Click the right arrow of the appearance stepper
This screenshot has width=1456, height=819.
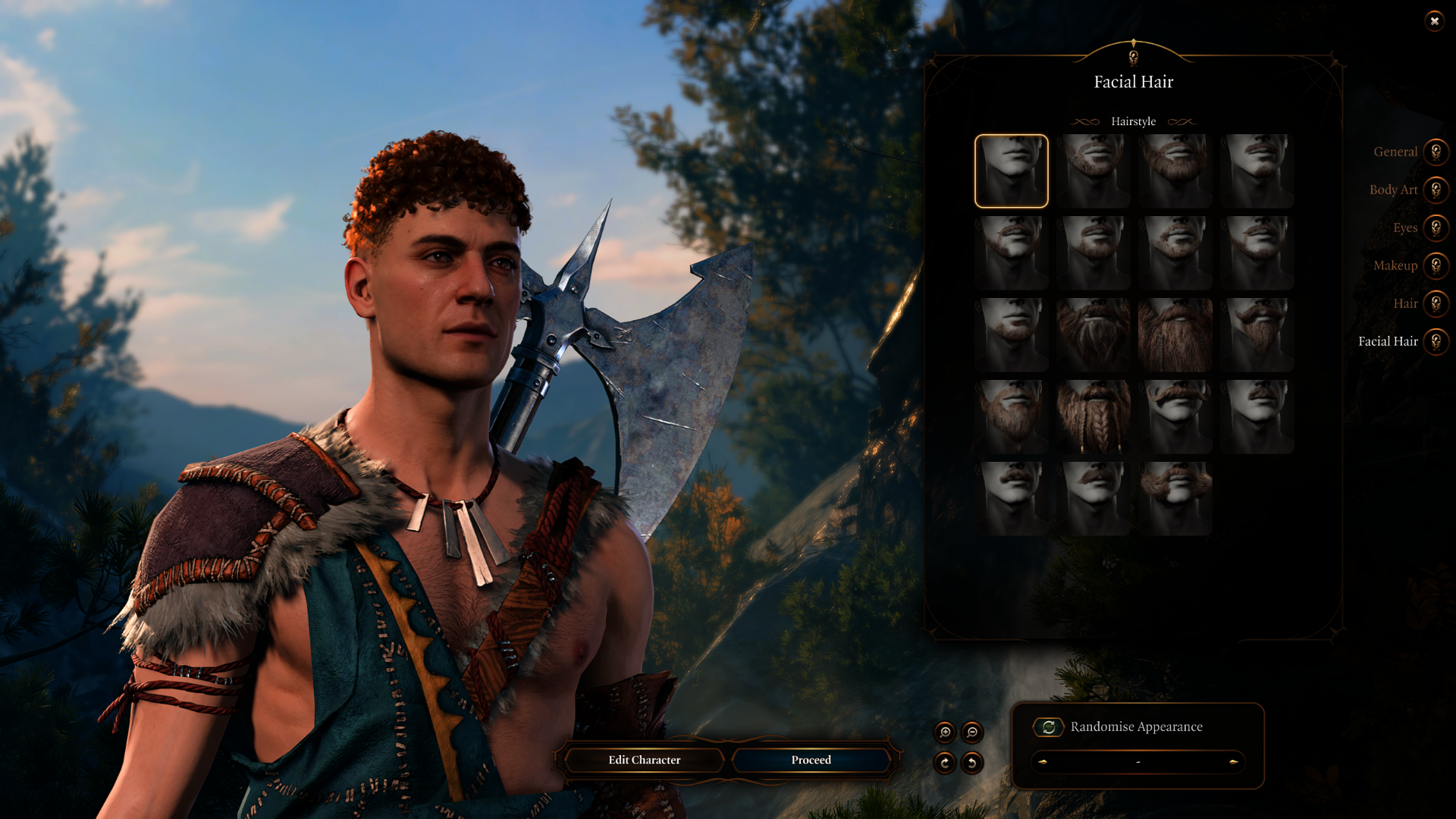pyautogui.click(x=1234, y=761)
